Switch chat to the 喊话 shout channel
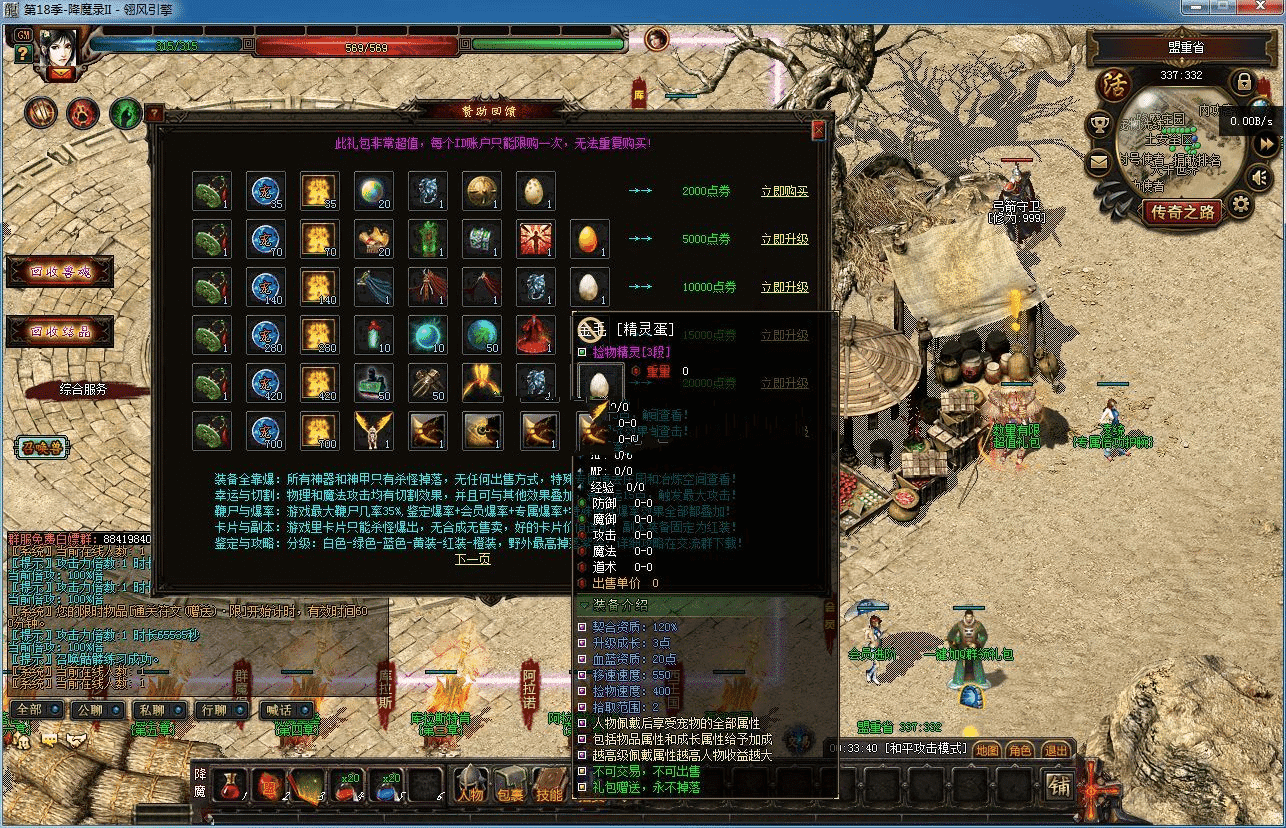 click(281, 710)
